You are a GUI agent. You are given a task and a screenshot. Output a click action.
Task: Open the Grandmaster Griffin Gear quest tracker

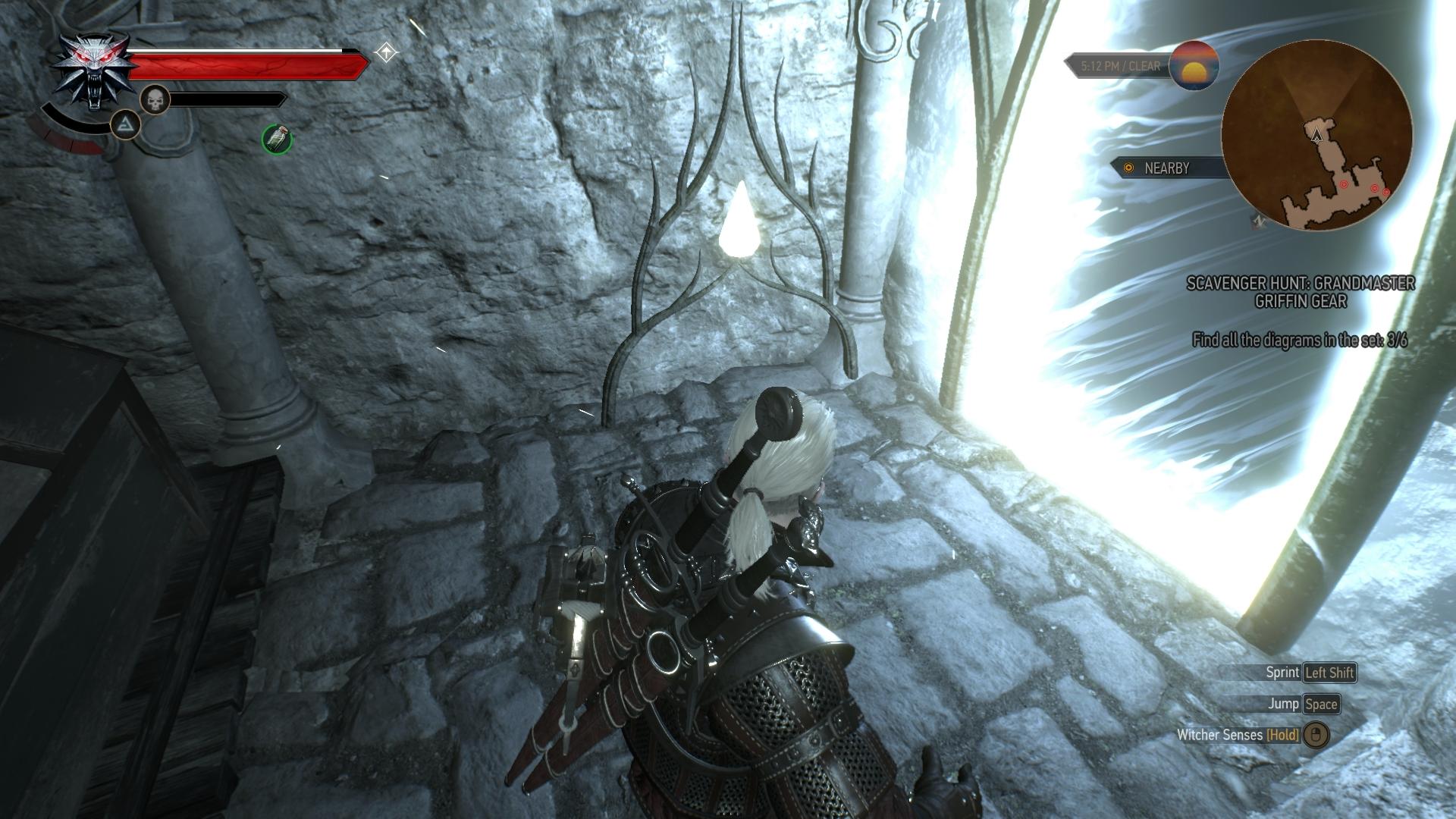pyautogui.click(x=1300, y=292)
